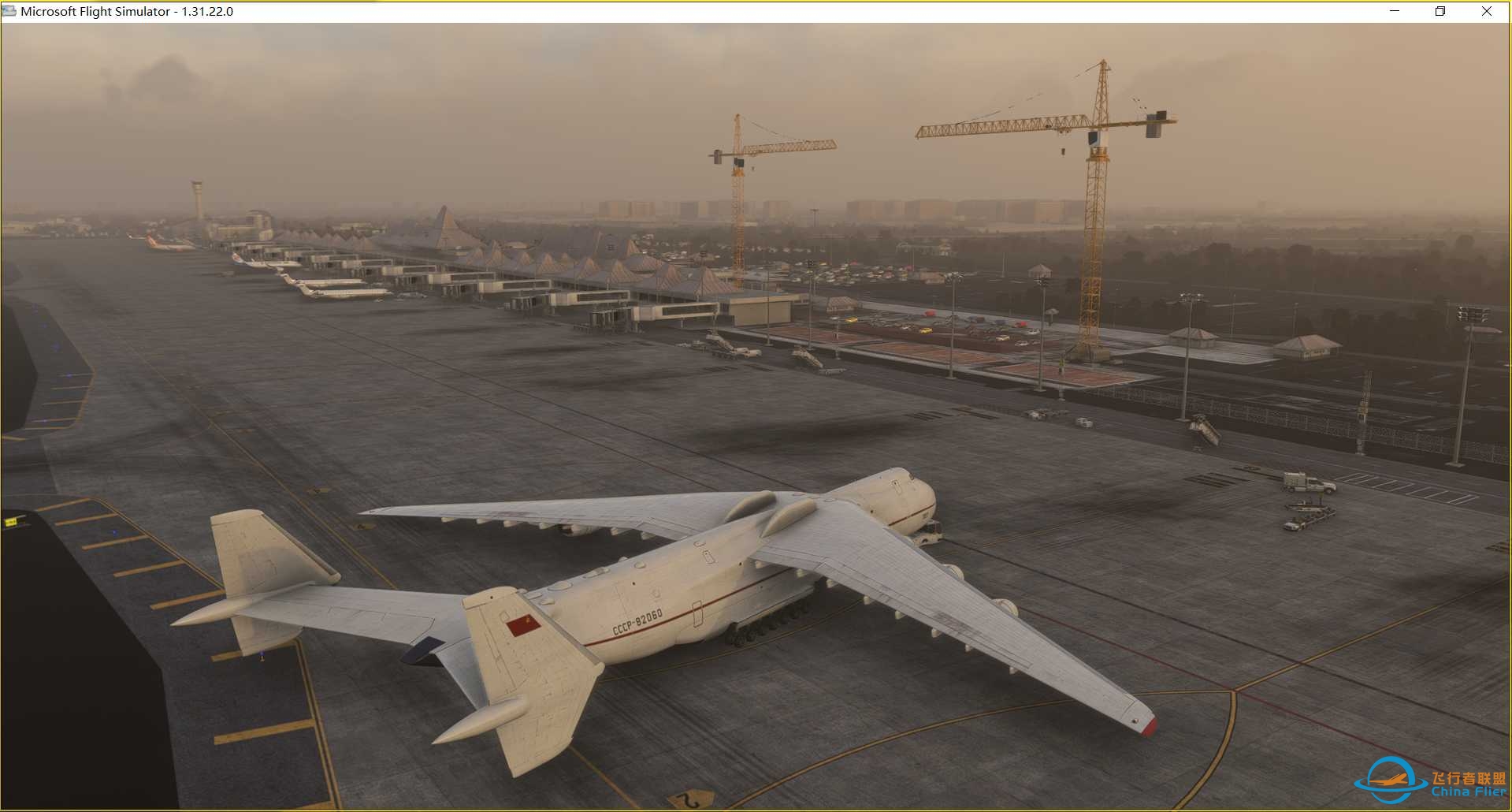Viewport: 1512px width, 812px height.
Task: Restore down the game window
Action: coord(1440,11)
